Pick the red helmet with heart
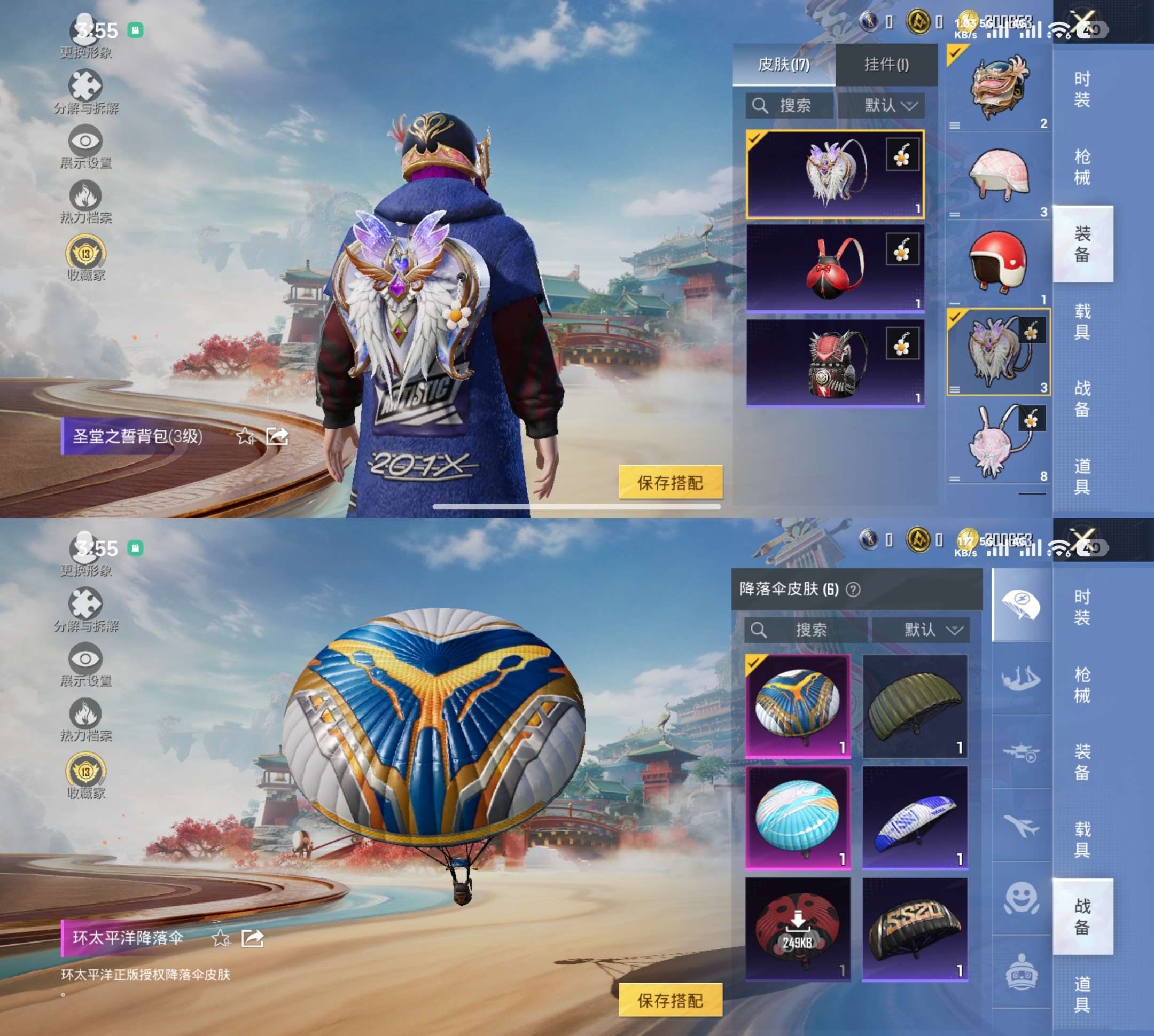 [x=999, y=262]
